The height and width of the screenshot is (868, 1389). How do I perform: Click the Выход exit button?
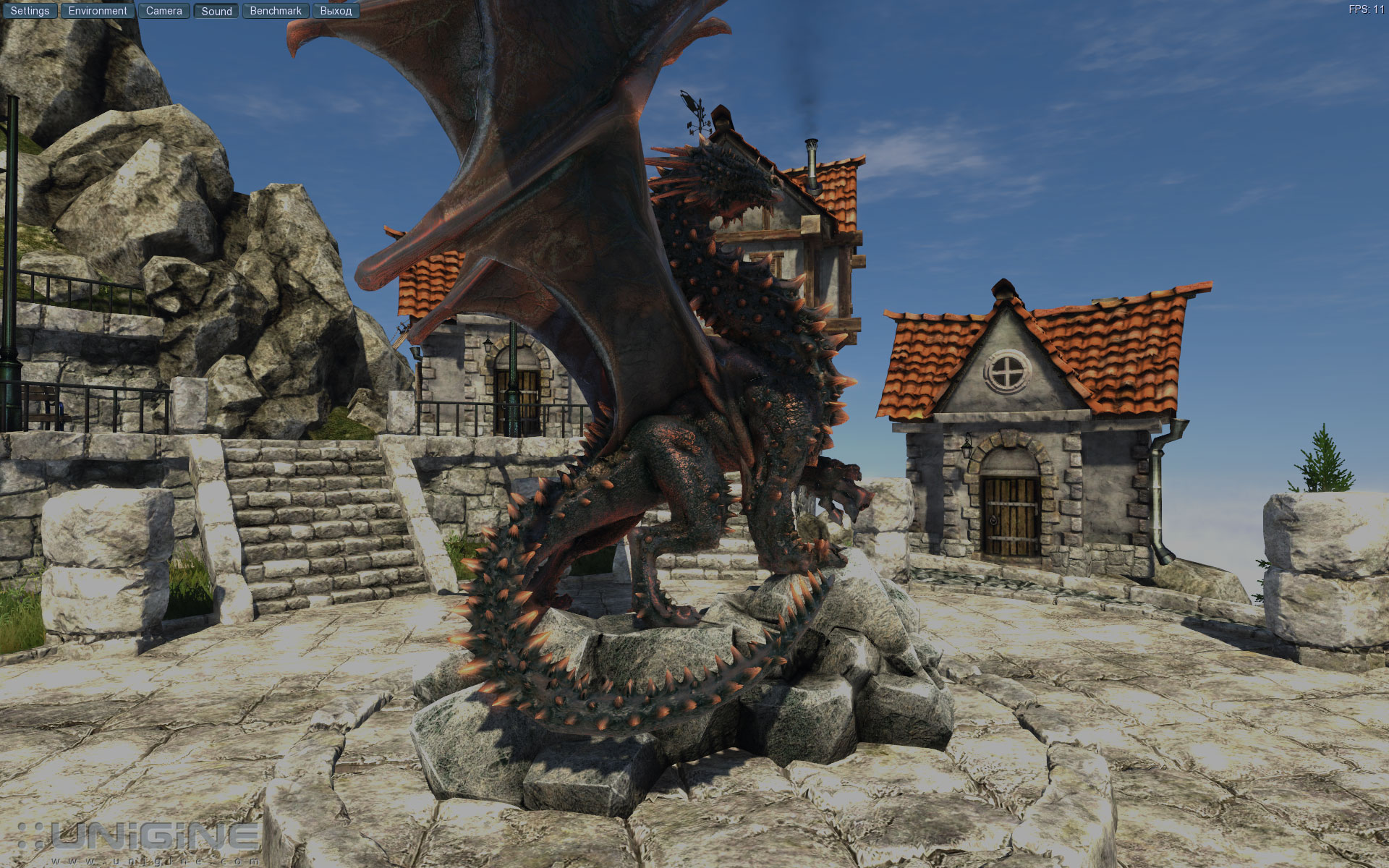(x=336, y=11)
